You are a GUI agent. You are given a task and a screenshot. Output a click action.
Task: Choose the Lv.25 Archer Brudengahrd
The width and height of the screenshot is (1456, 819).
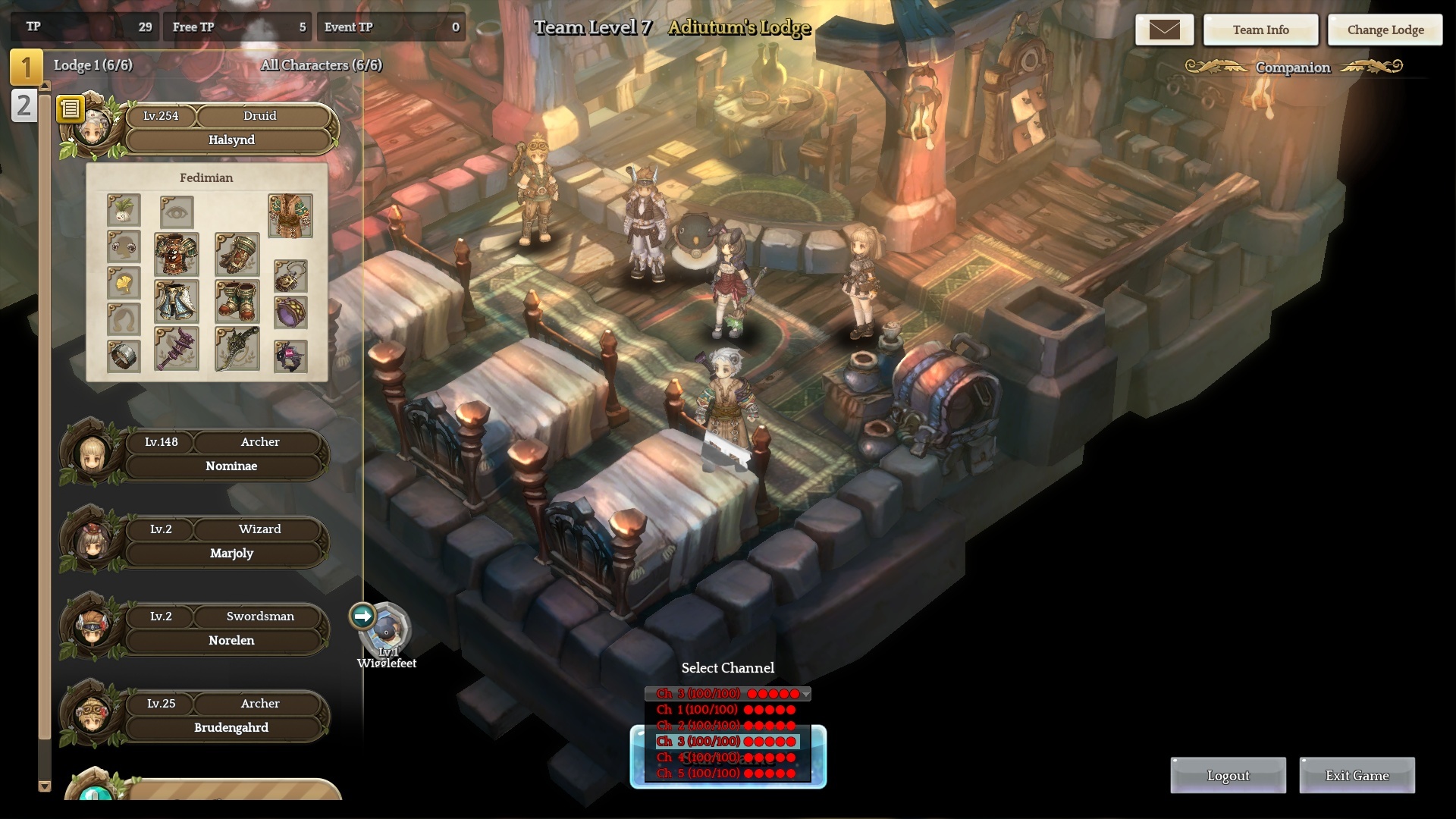tap(231, 728)
